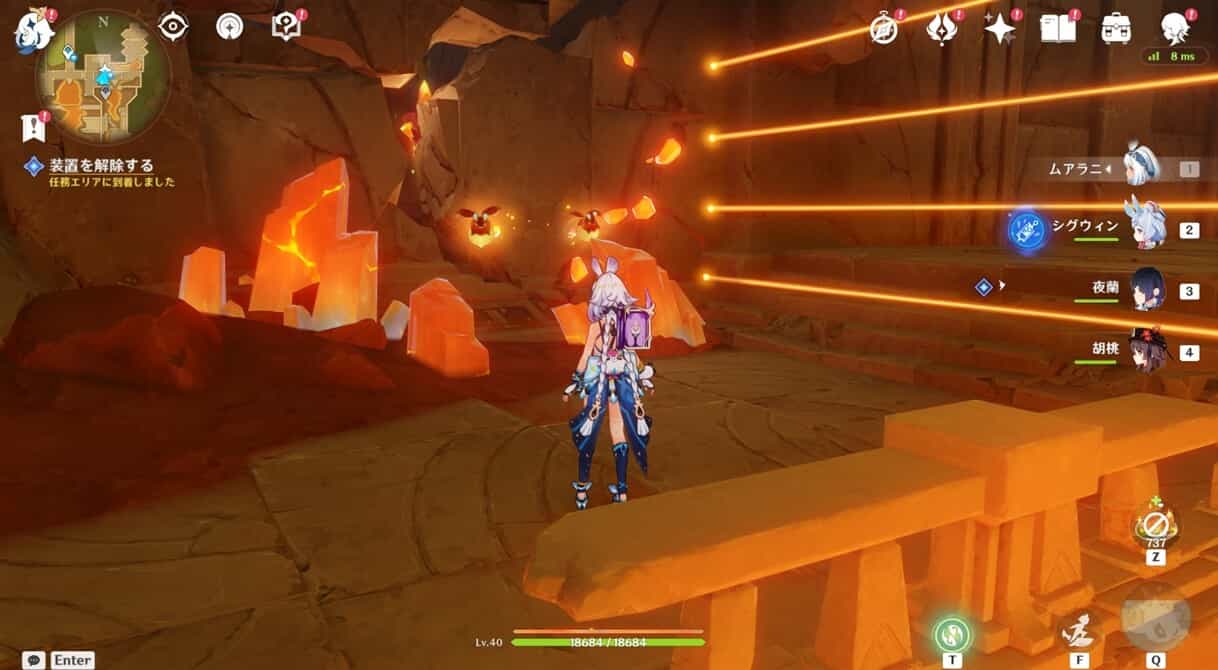Click the eye-shaped elemental sight icon
Image resolution: width=1218 pixels, height=670 pixels.
pos(173,27)
